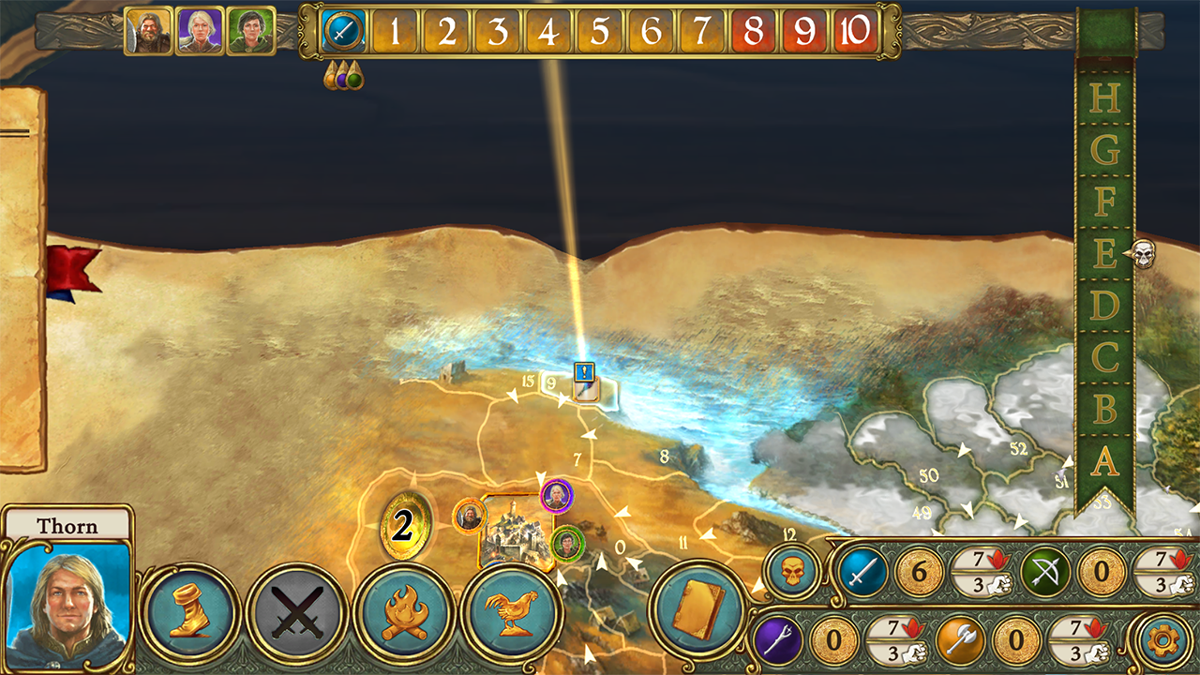Choose the bearded dwarf hero portrait
The height and width of the screenshot is (675, 1200).
tap(148, 32)
